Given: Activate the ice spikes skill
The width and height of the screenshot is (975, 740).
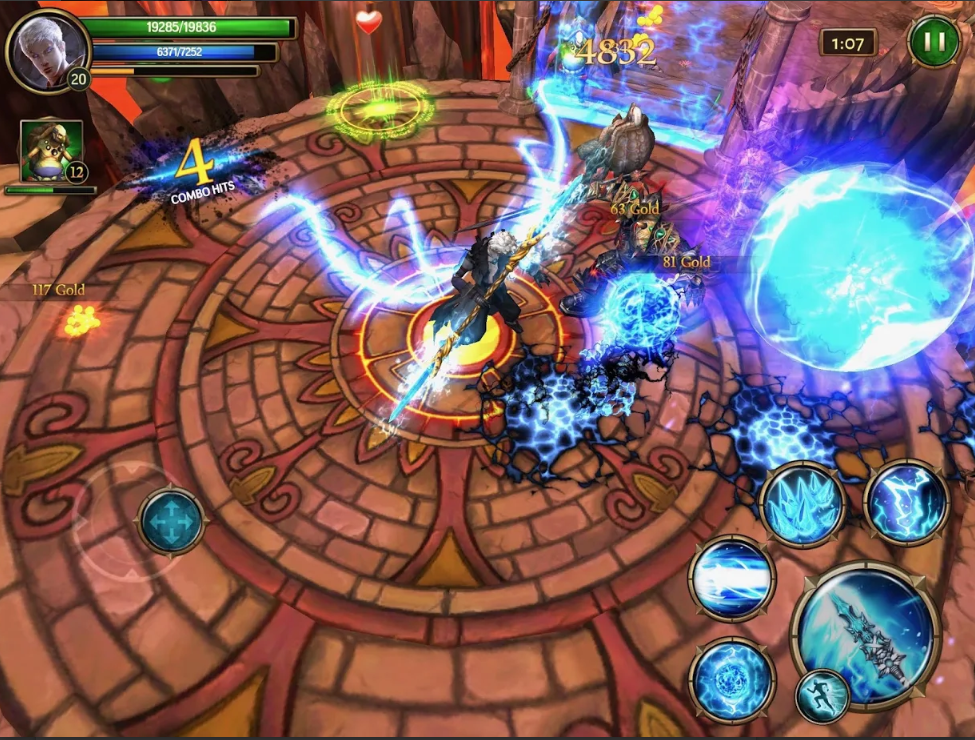Looking at the screenshot, I should [802, 505].
